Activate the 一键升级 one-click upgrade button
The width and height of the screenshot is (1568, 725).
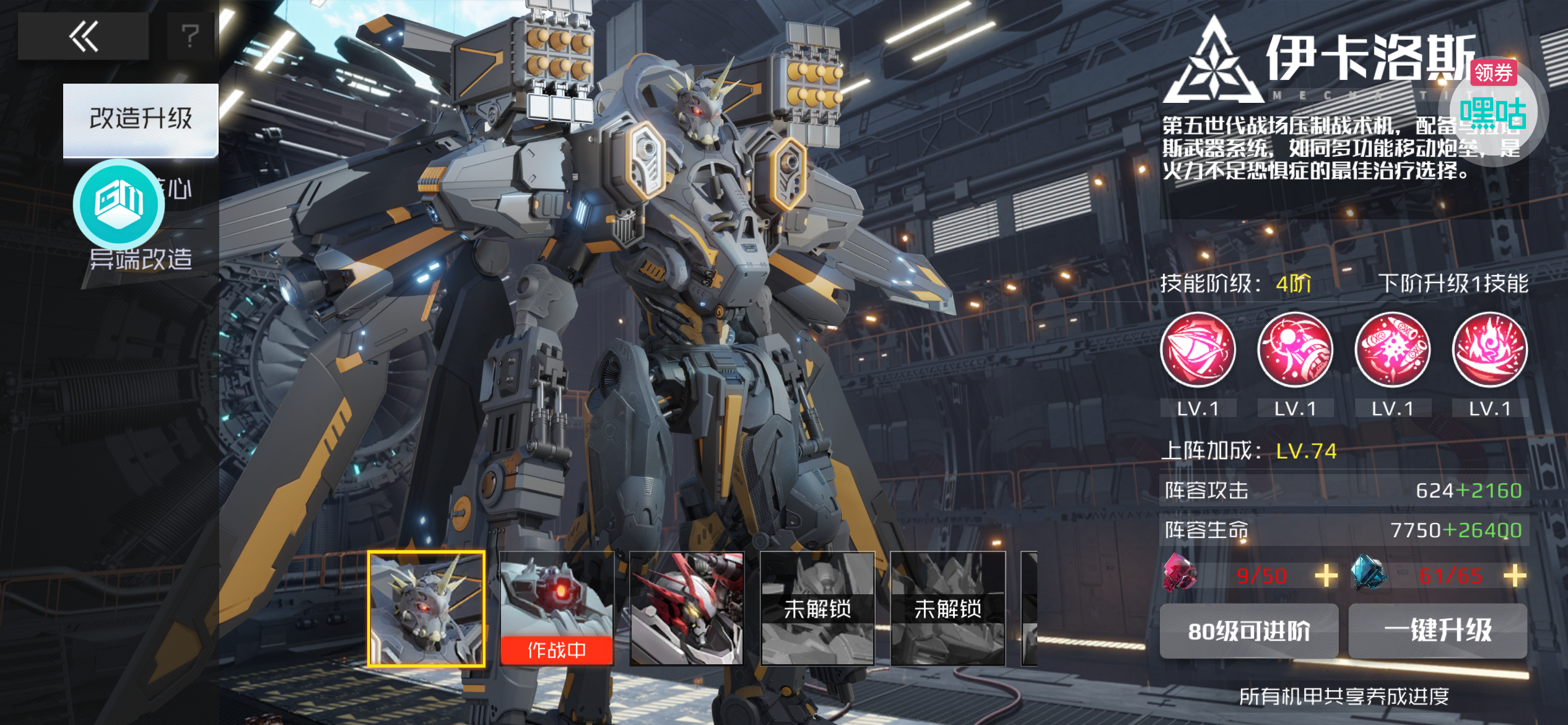point(1438,631)
